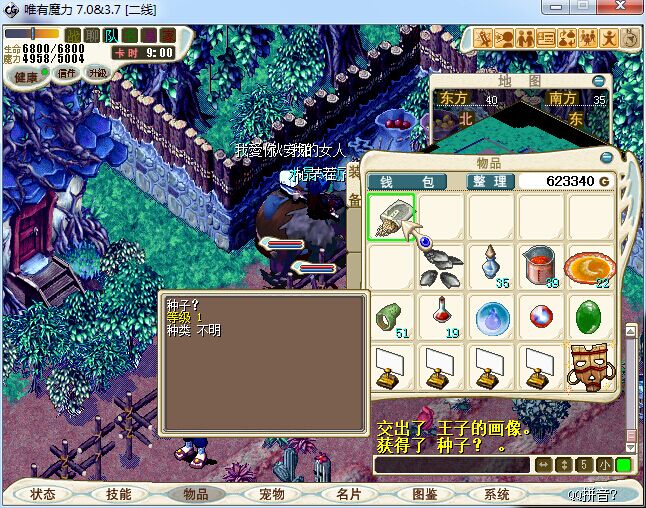
Task: Select the green gem item
Action: (591, 317)
